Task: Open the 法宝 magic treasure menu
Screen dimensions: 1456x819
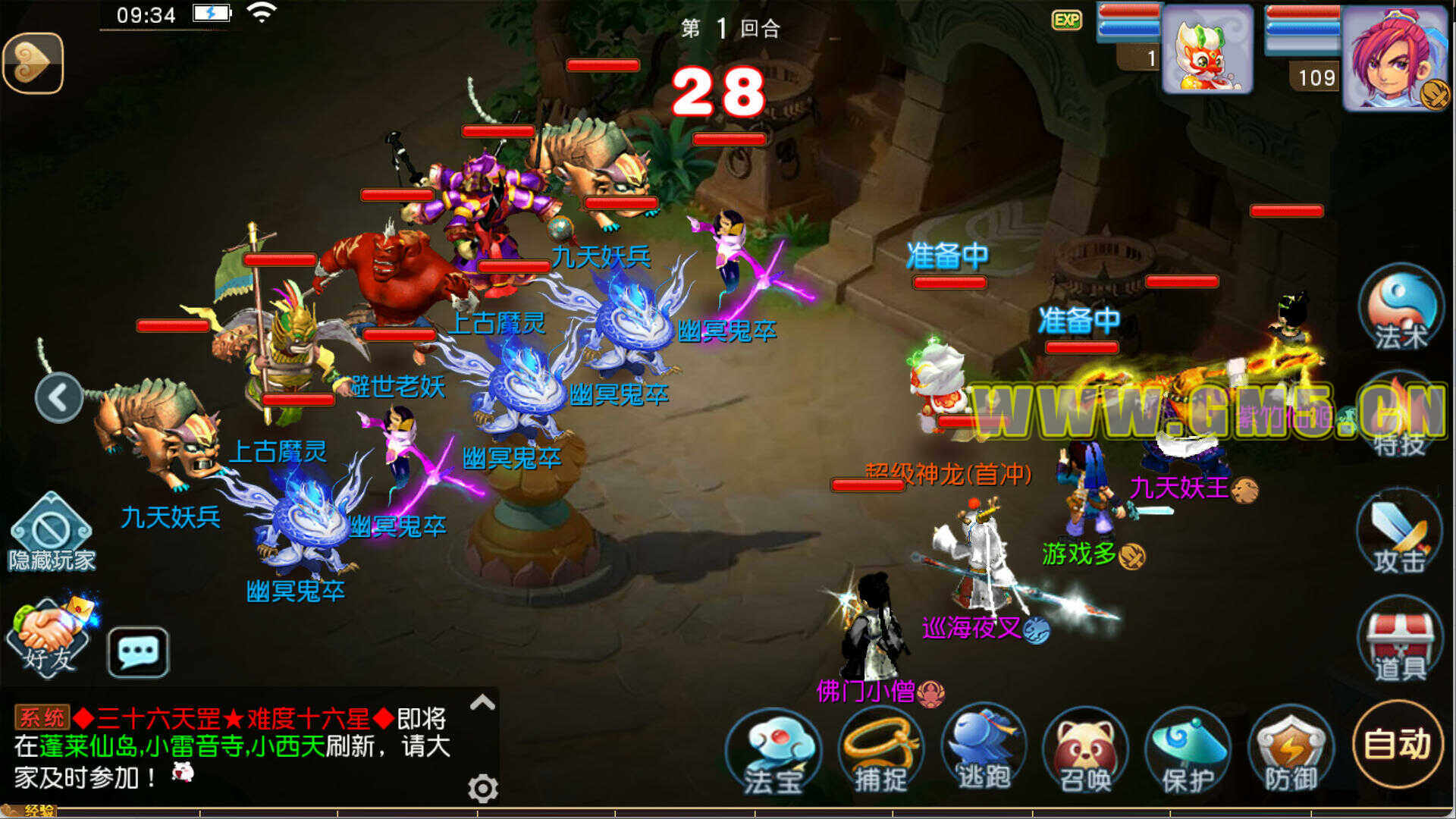Action: 773,751
